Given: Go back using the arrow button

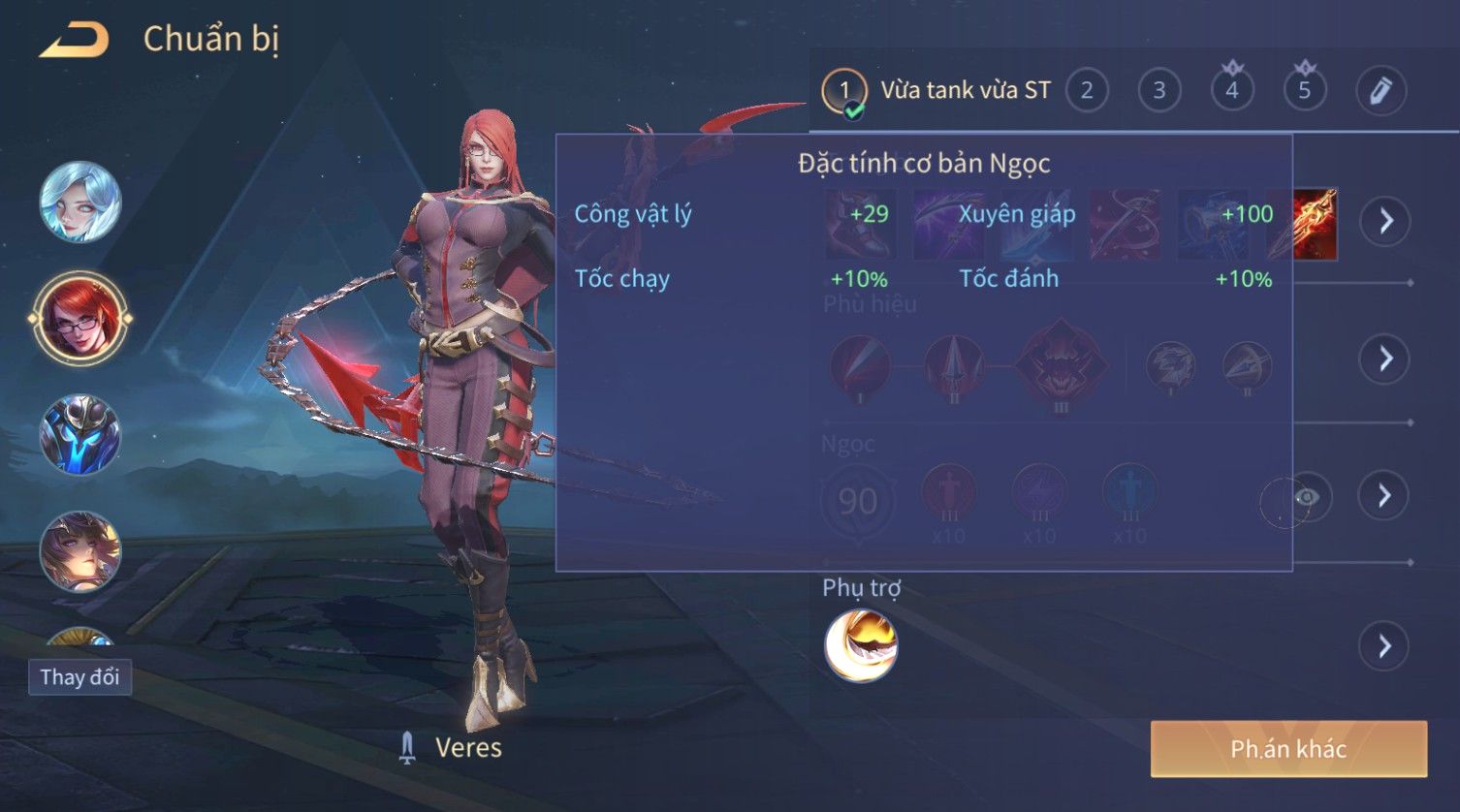Looking at the screenshot, I should pyautogui.click(x=74, y=41).
